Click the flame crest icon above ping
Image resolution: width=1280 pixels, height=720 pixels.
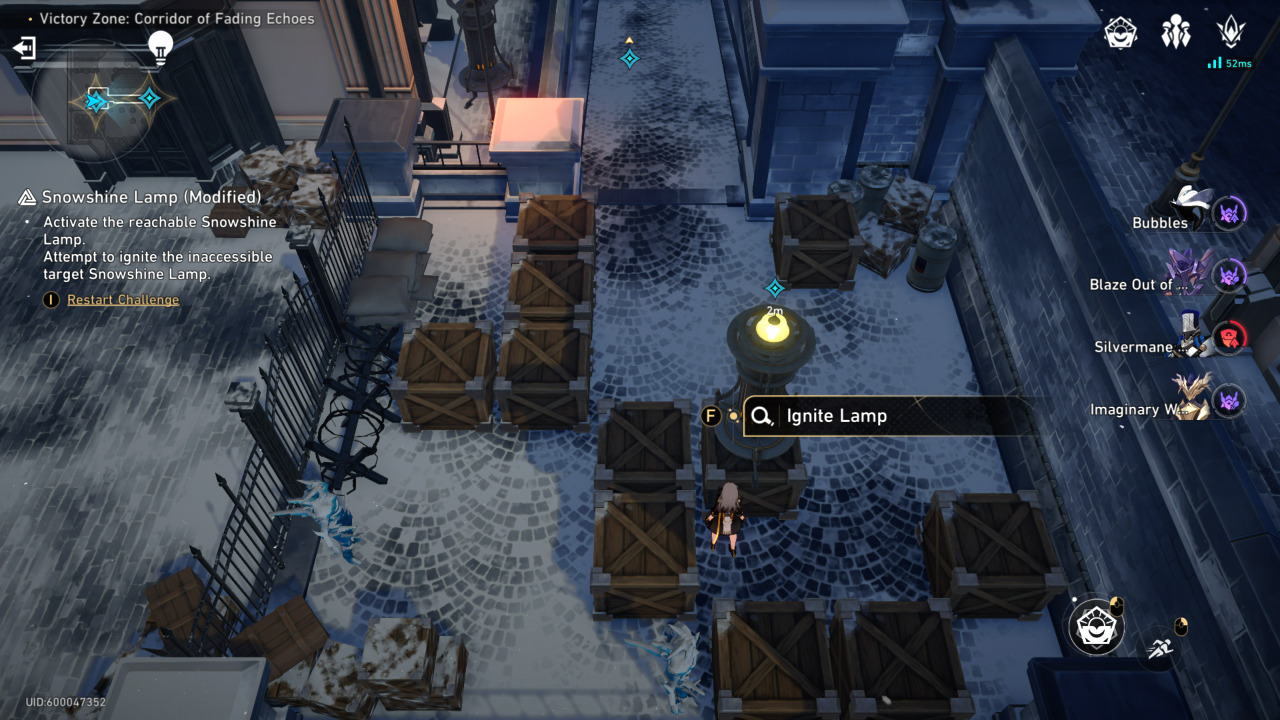click(1231, 32)
